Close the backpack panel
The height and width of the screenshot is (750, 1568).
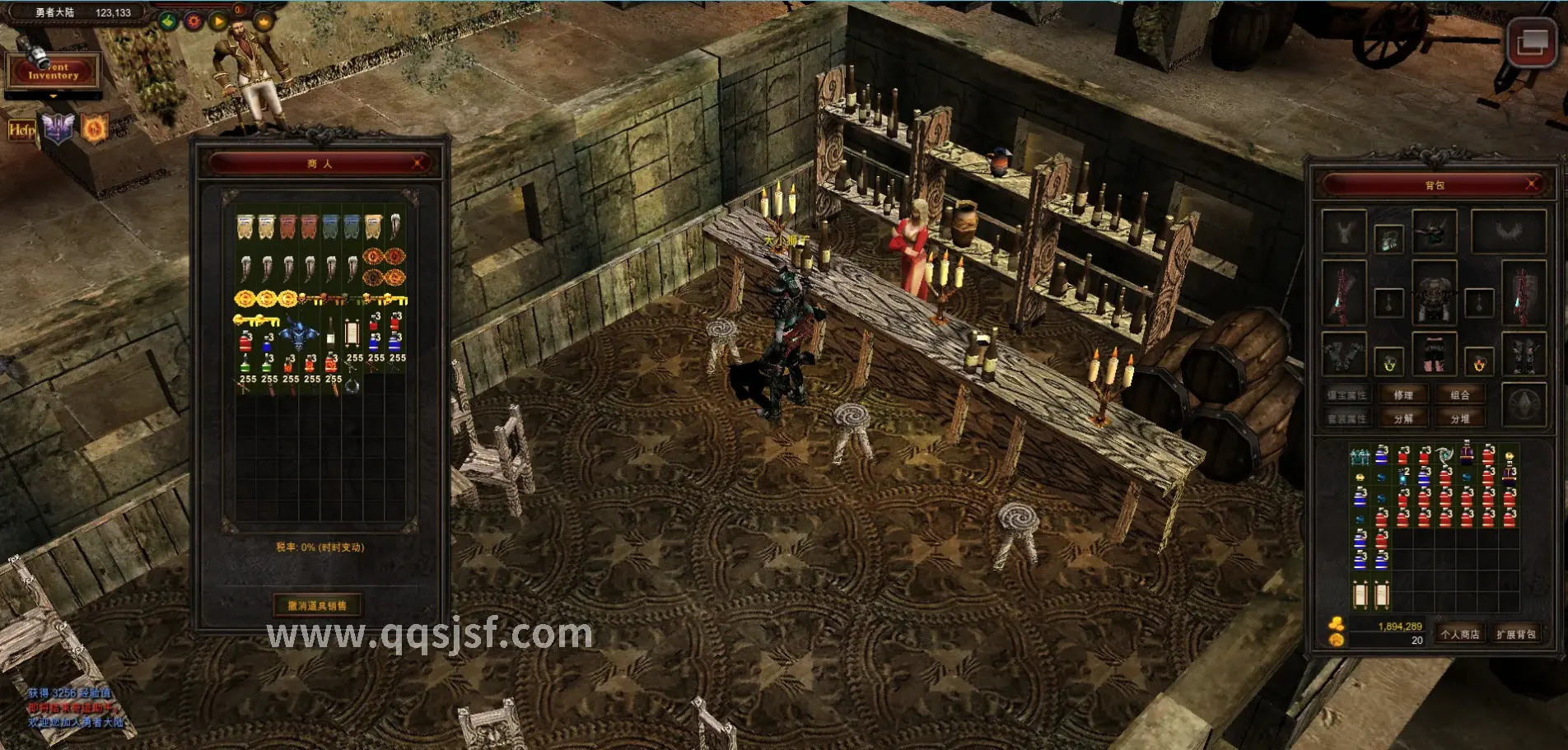[1532, 184]
